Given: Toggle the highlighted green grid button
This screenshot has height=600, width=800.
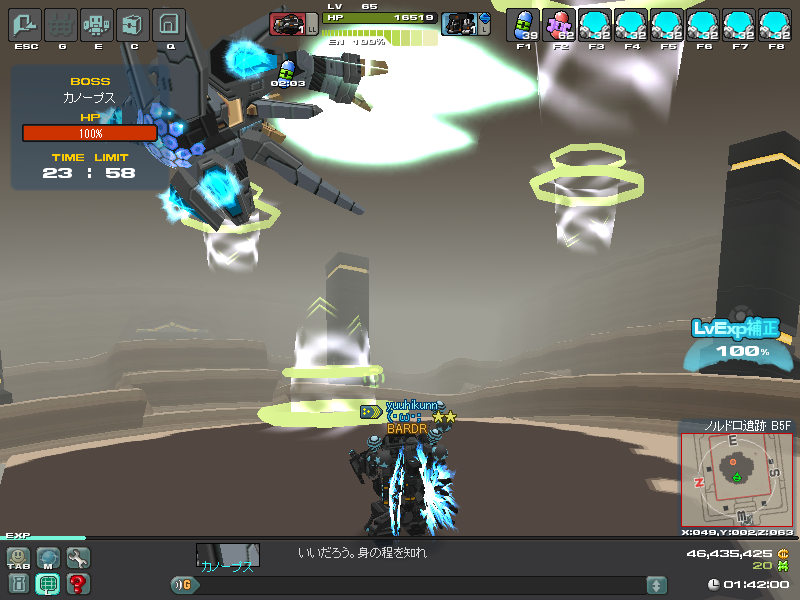Looking at the screenshot, I should pyautogui.click(x=48, y=584).
